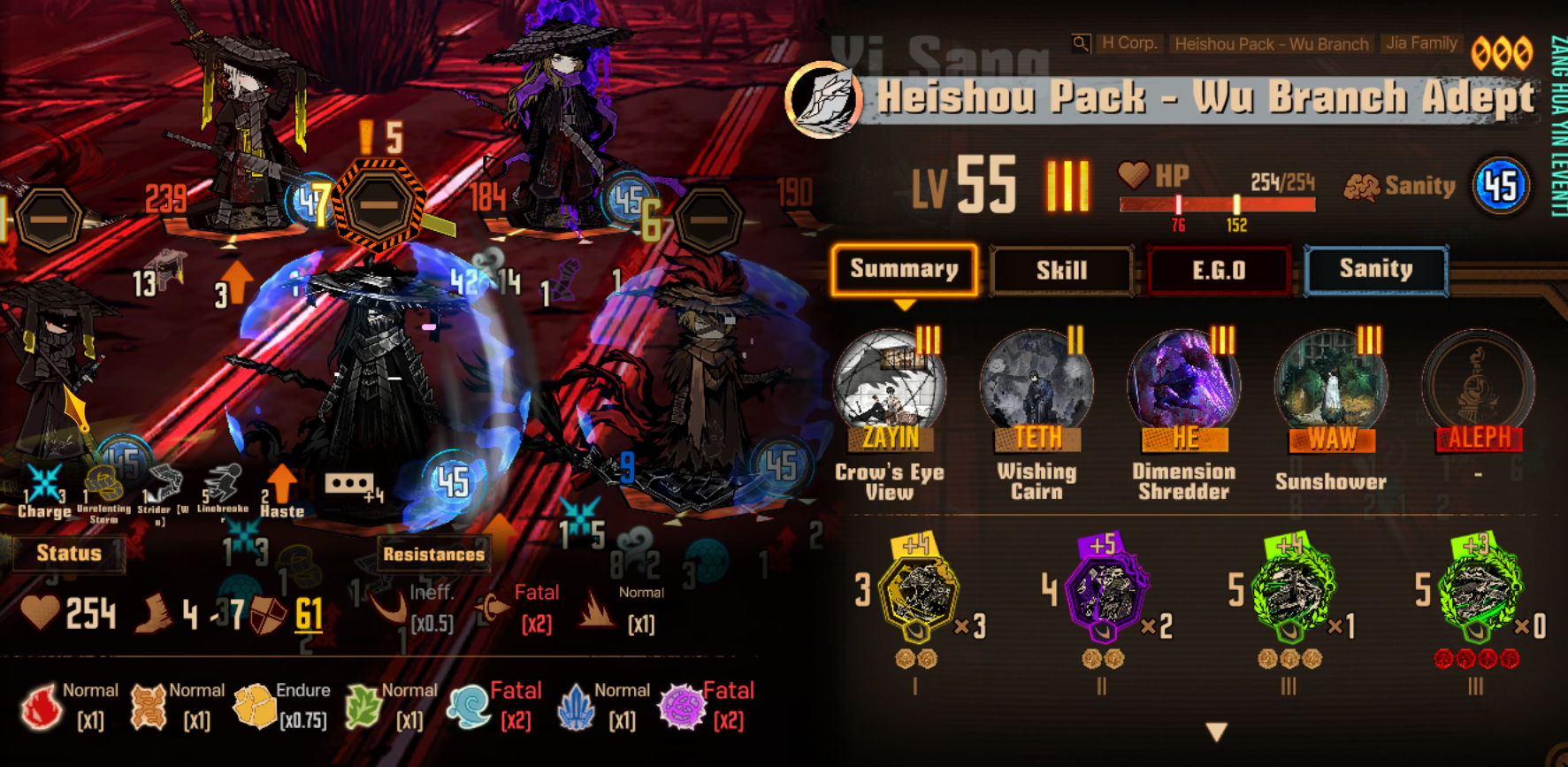Switch to the E.G.O tab
Screen dimensions: 1568x767
[x=1219, y=270]
